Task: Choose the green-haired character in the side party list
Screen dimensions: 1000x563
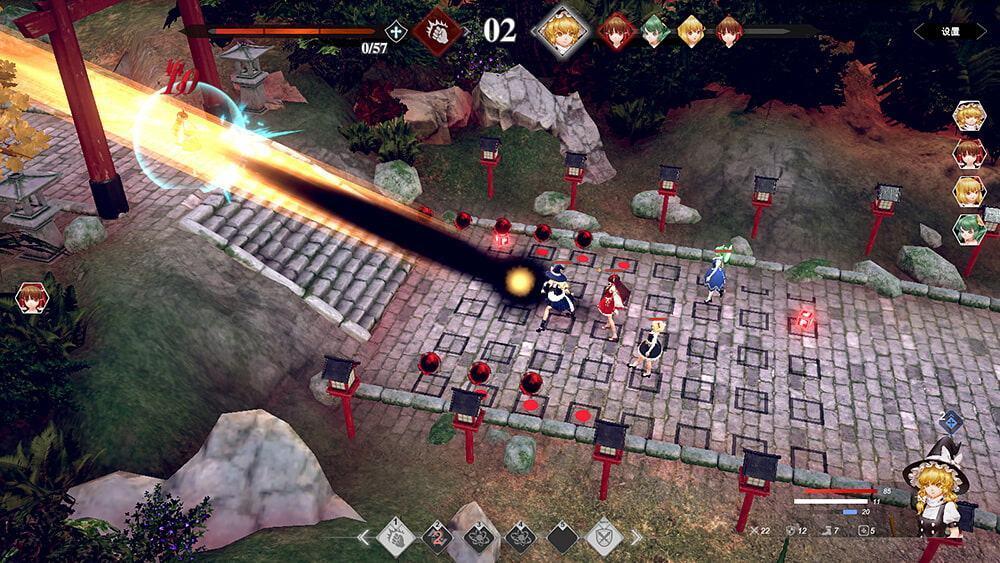Action: click(969, 229)
